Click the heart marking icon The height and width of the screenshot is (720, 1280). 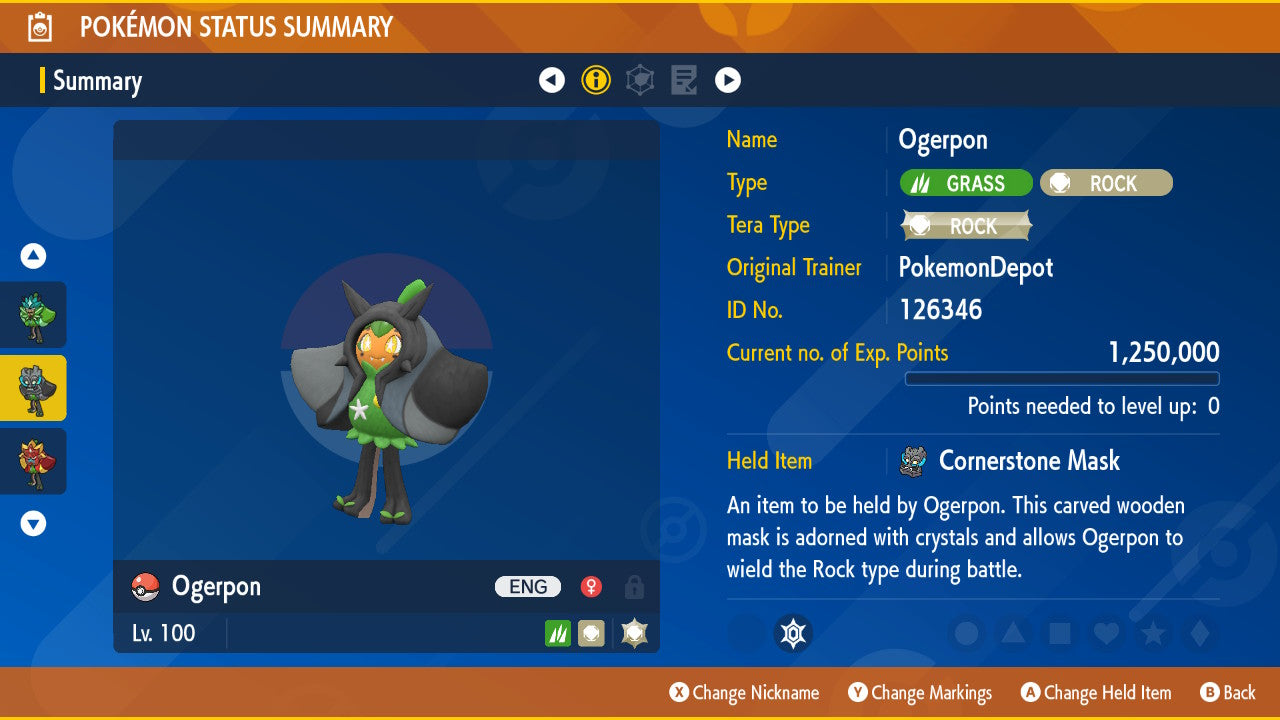coord(1105,633)
